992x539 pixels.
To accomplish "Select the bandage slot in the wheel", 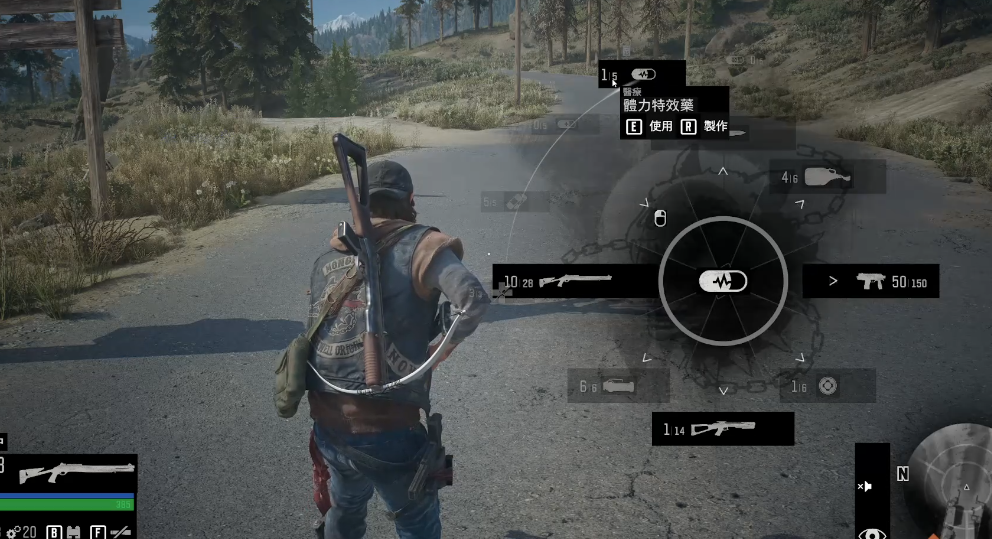I will pyautogui.click(x=516, y=201).
